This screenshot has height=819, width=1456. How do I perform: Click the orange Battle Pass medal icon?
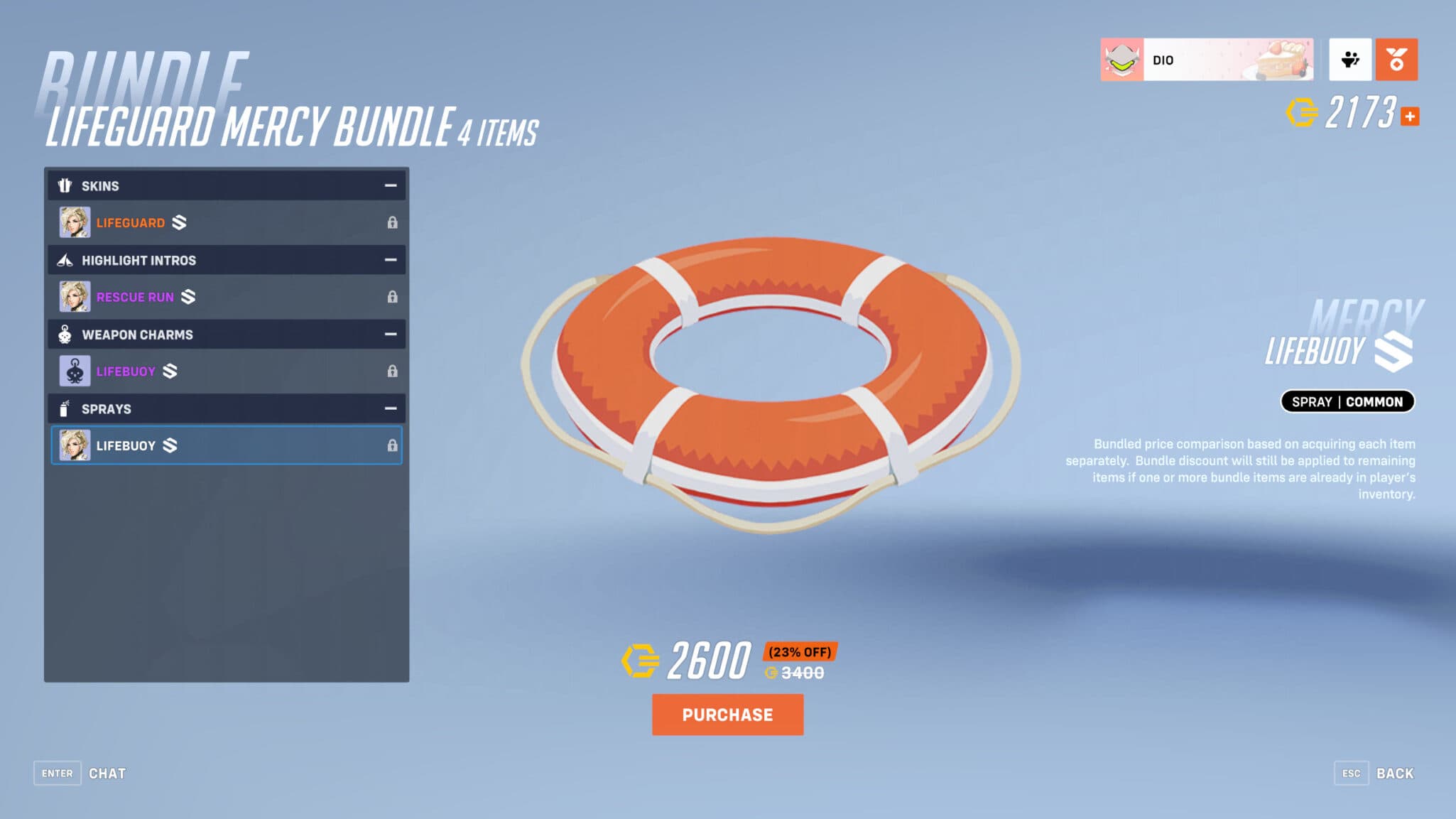[x=1396, y=60]
